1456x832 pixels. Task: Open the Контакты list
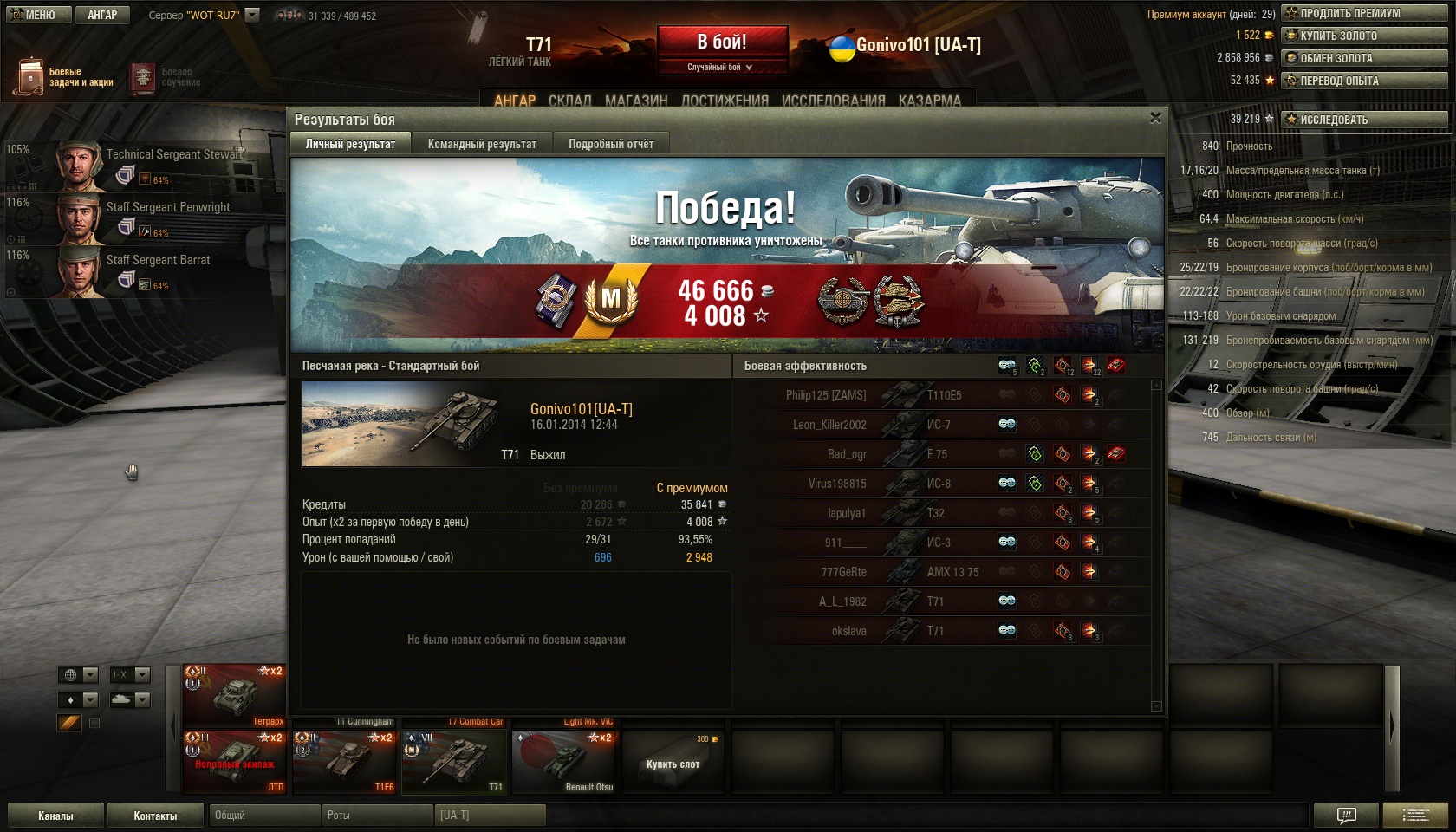point(155,816)
